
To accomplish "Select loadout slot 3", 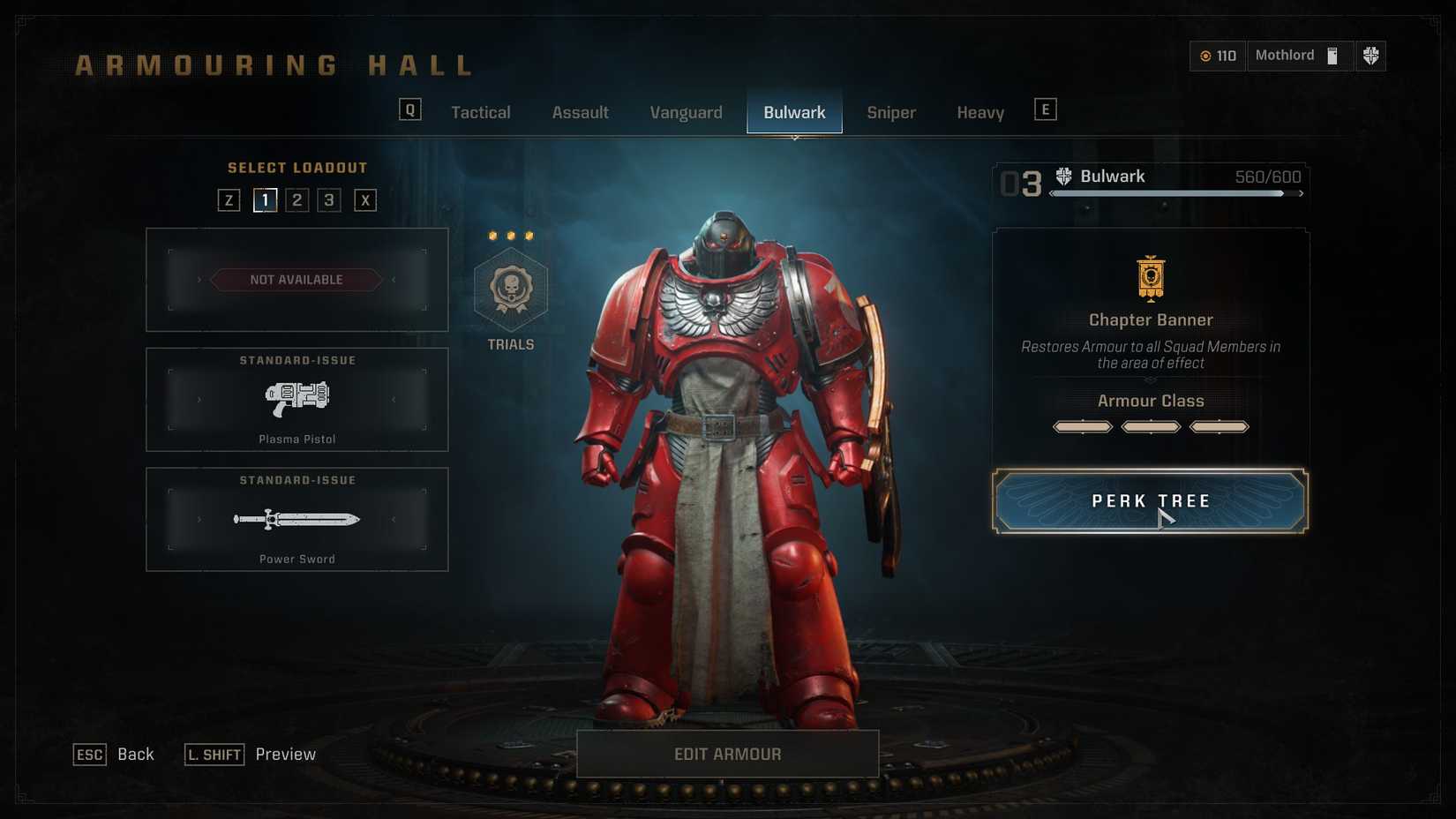I will pos(328,199).
